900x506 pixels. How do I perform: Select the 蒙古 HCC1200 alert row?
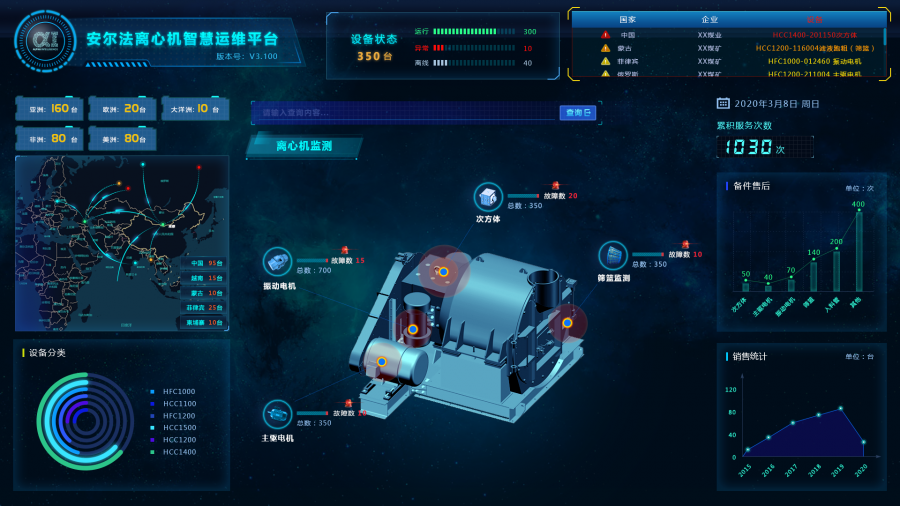(x=727, y=48)
